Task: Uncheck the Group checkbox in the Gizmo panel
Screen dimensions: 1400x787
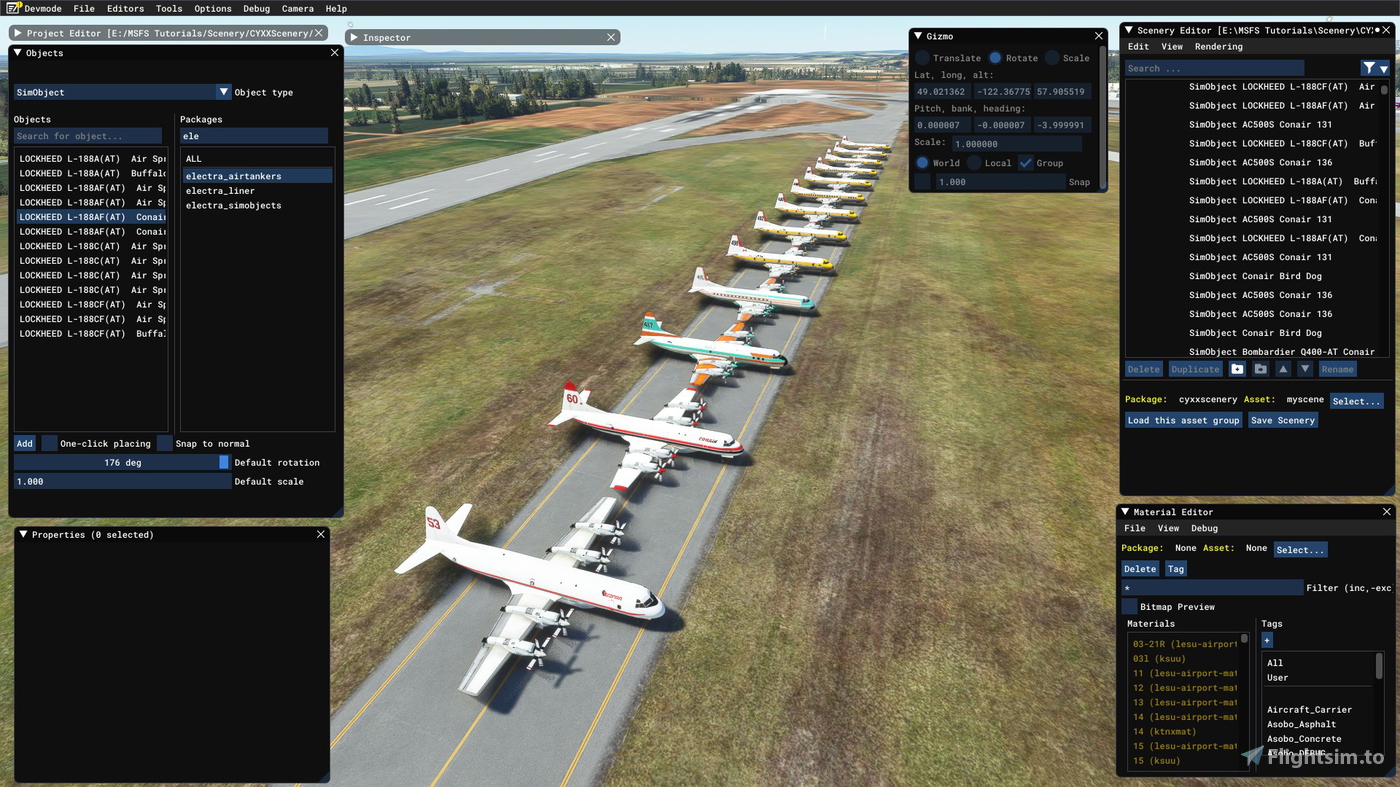Action: tap(1026, 163)
